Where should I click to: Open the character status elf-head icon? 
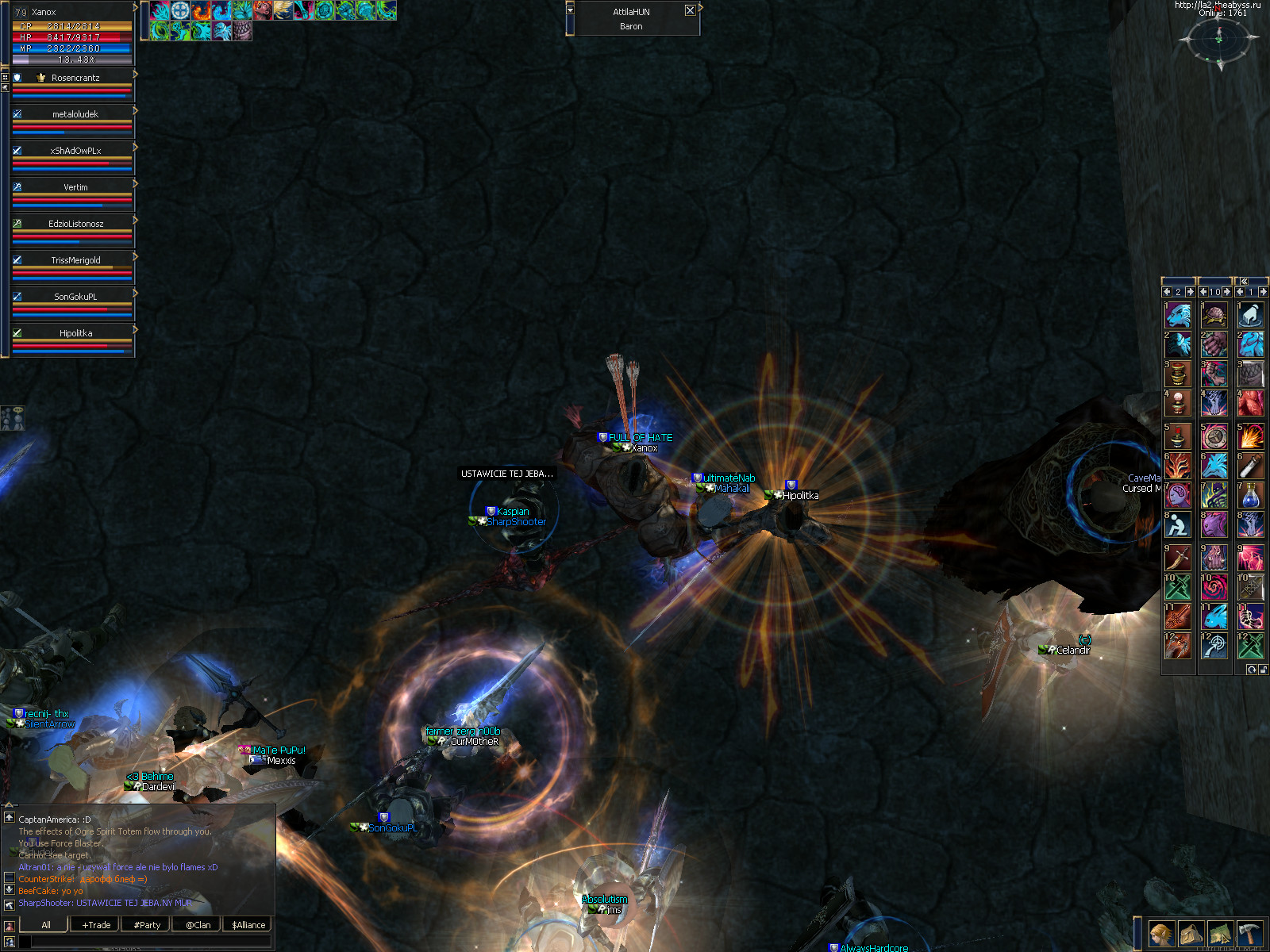[x=1161, y=934]
